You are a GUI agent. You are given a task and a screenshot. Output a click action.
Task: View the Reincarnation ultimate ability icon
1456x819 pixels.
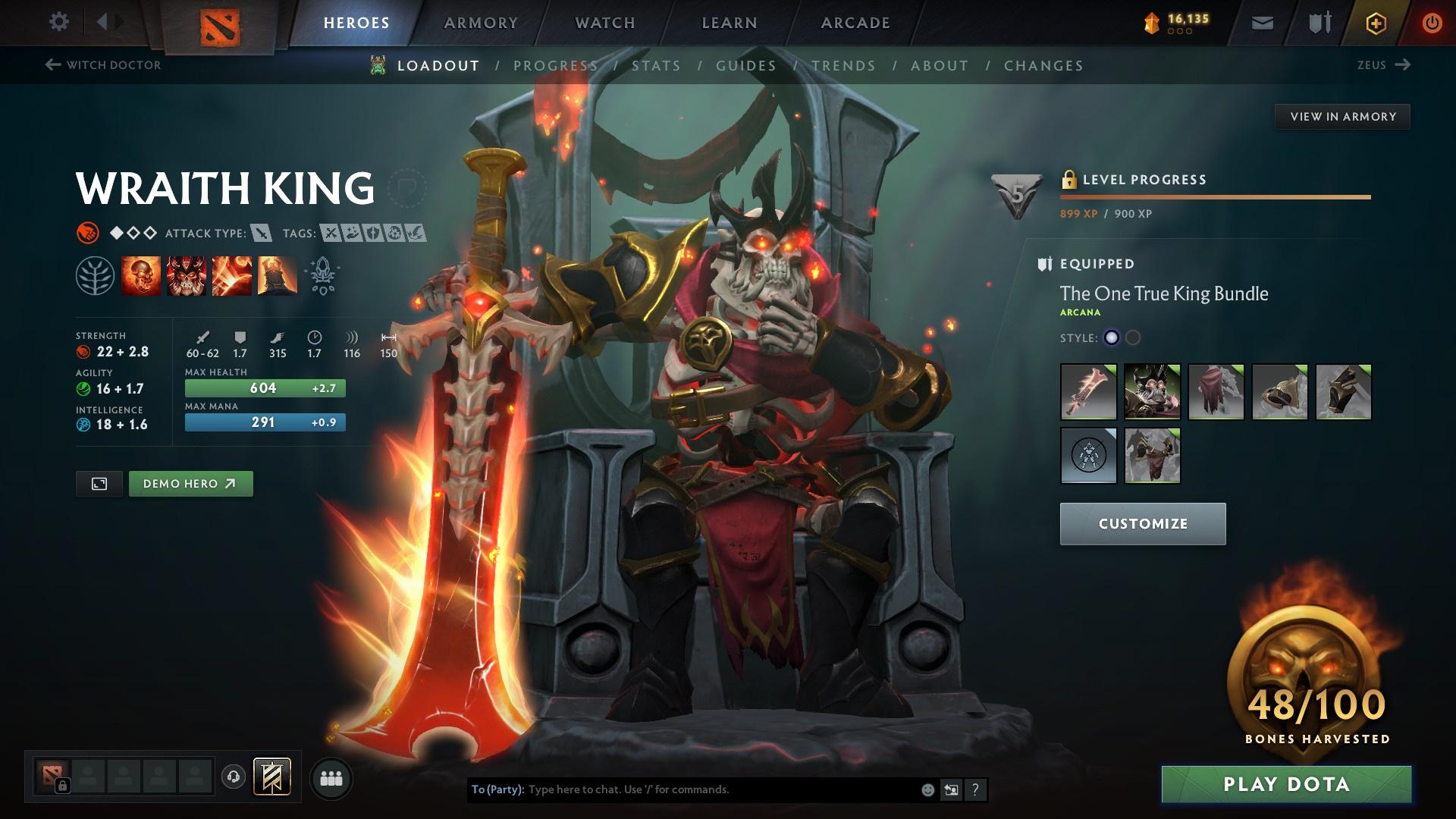tap(277, 276)
